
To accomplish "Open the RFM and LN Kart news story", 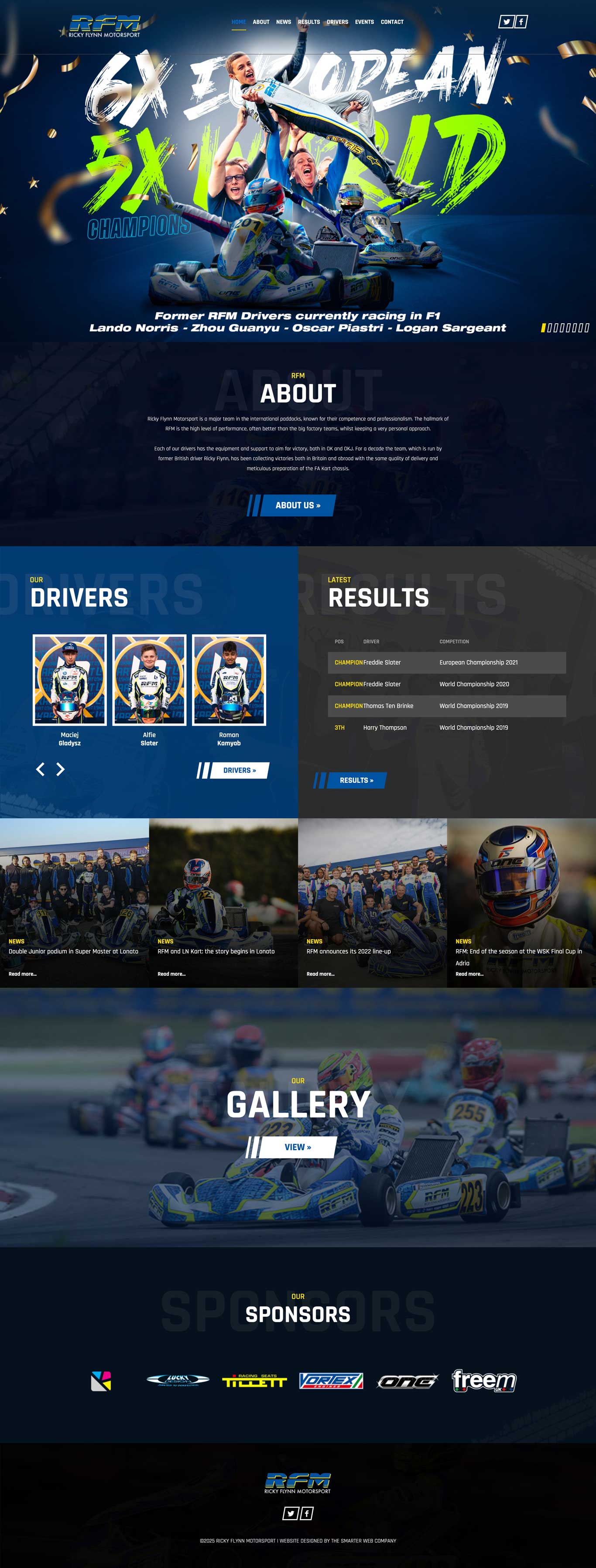I will point(216,951).
